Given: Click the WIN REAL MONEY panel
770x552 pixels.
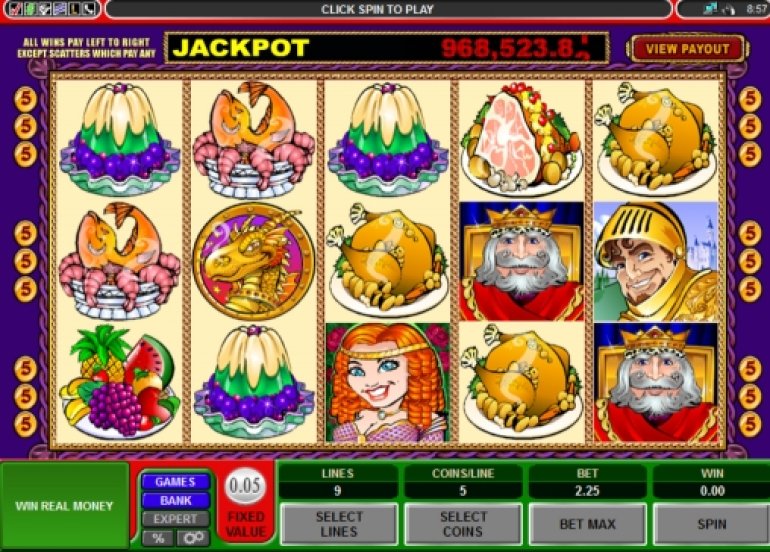Looking at the screenshot, I should (x=64, y=506).
